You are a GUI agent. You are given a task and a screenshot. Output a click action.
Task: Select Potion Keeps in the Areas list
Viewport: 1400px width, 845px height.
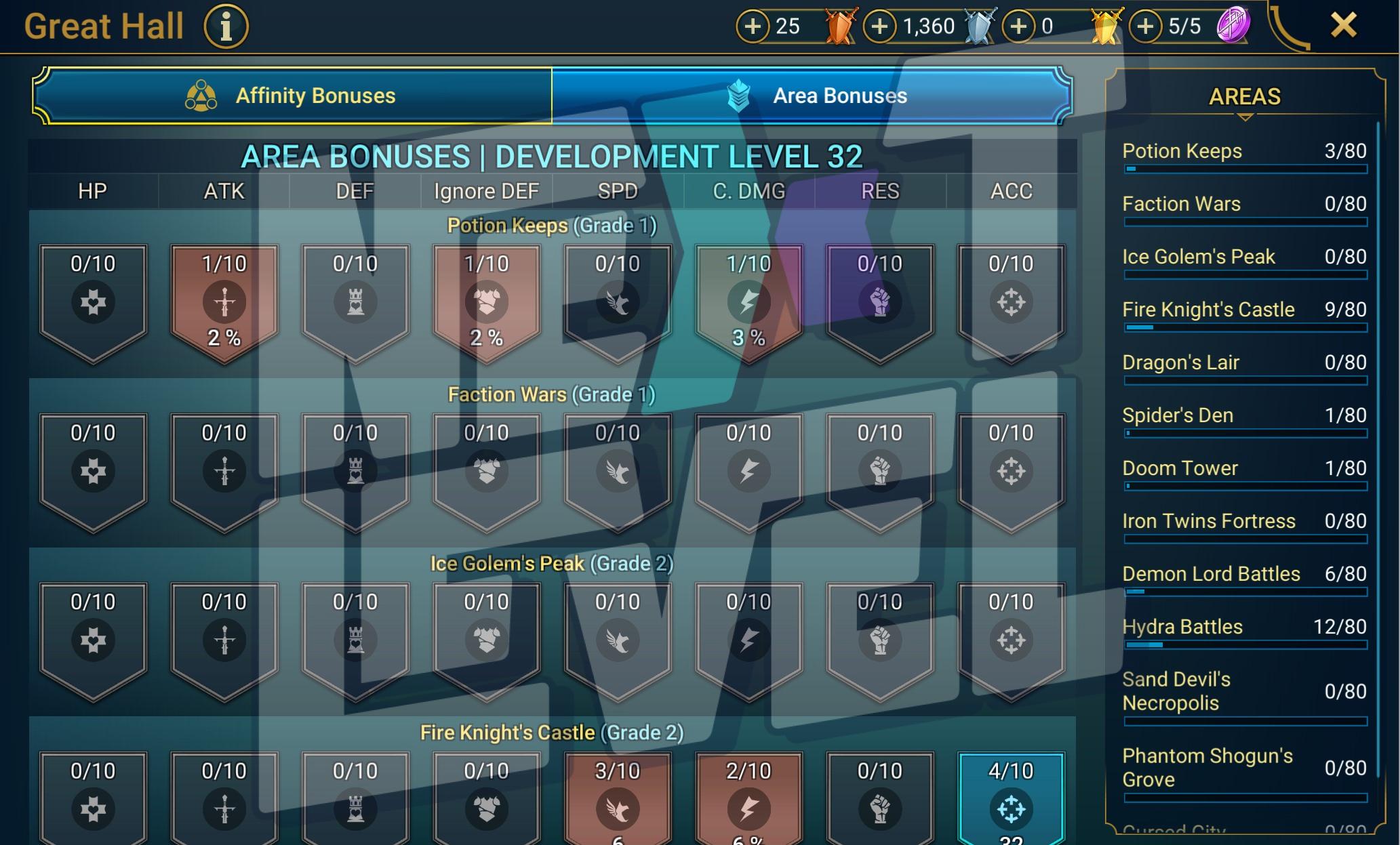point(1243,152)
